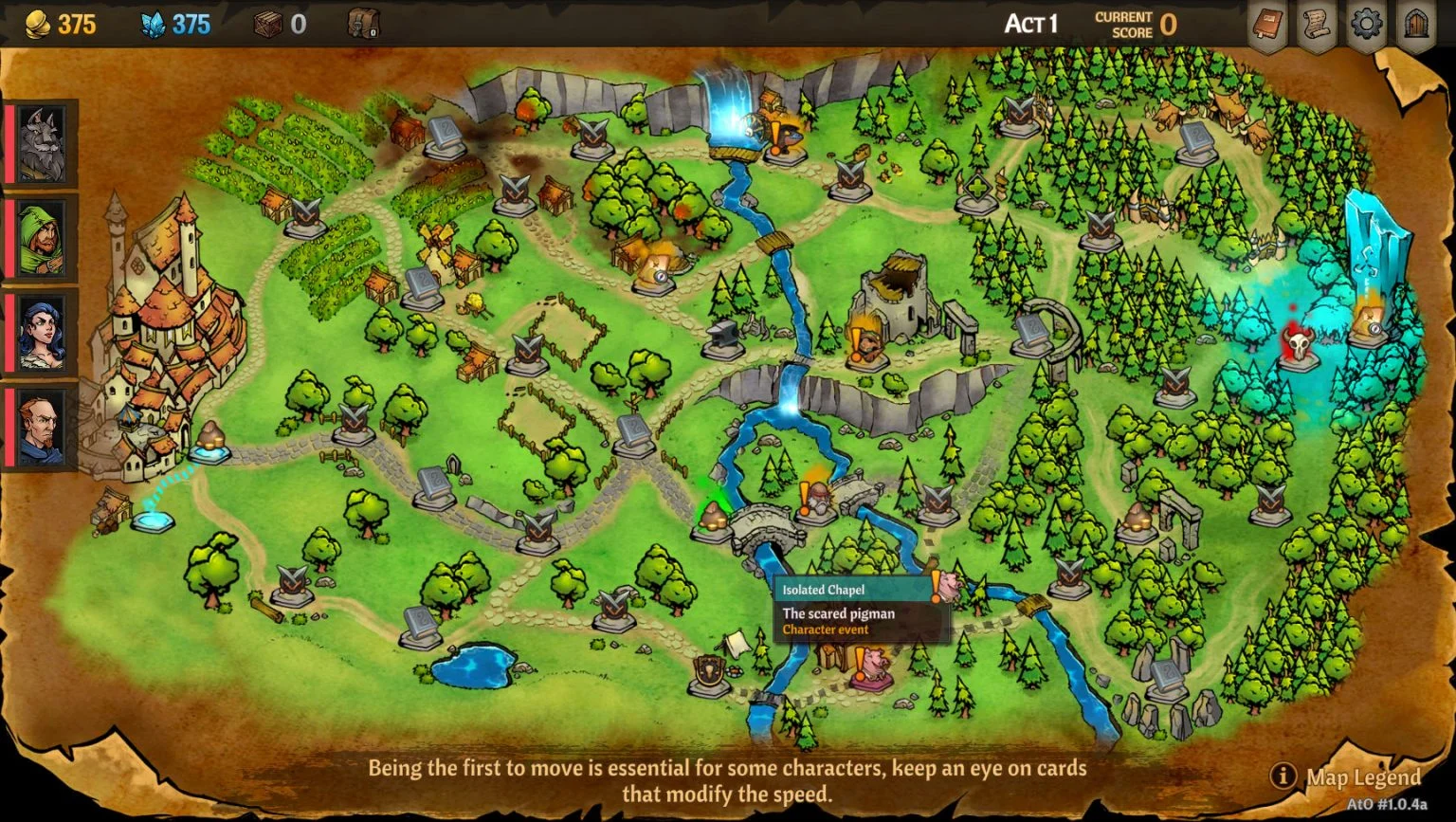Open the settings gear menu
The width and height of the screenshot is (1456, 822).
pyautogui.click(x=1365, y=26)
